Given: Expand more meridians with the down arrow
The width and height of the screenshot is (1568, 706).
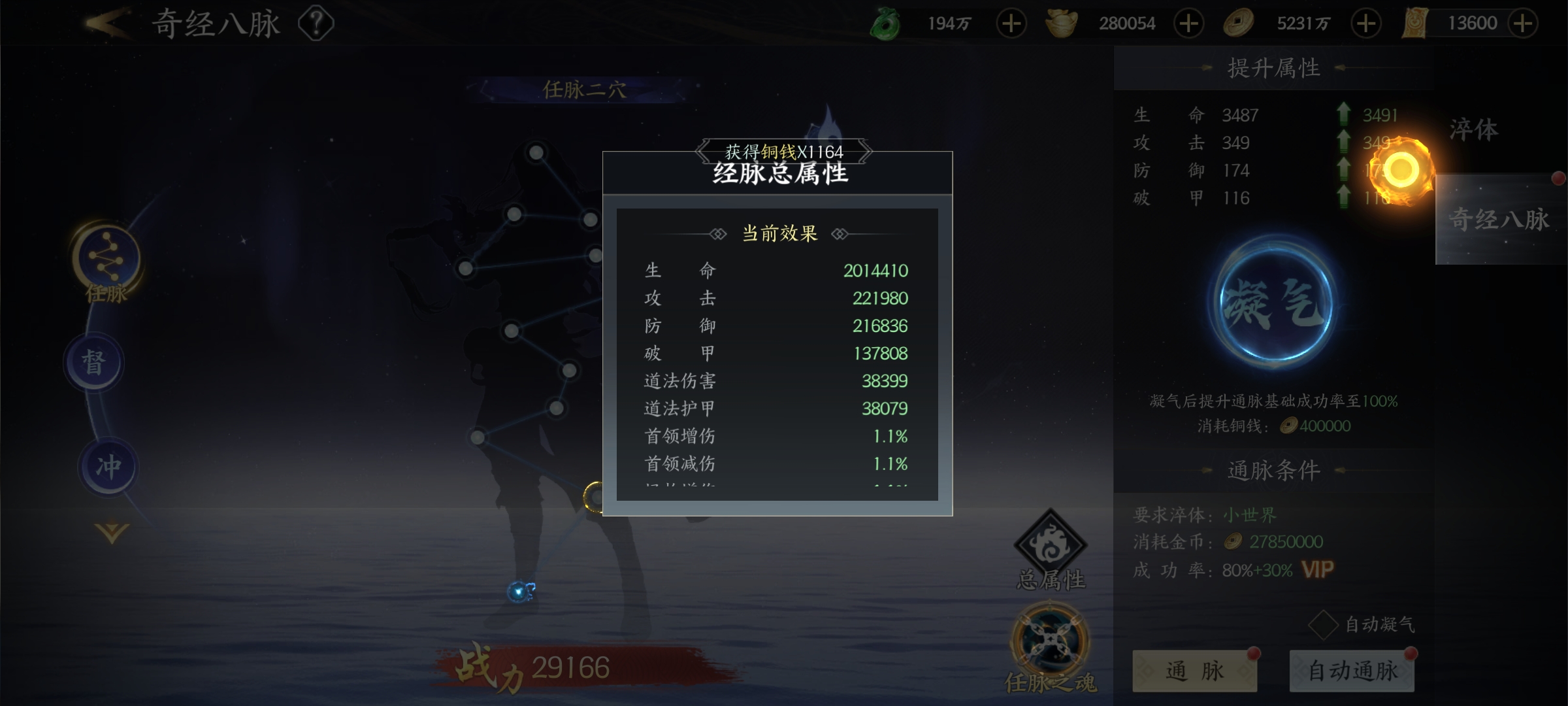Looking at the screenshot, I should (x=112, y=533).
